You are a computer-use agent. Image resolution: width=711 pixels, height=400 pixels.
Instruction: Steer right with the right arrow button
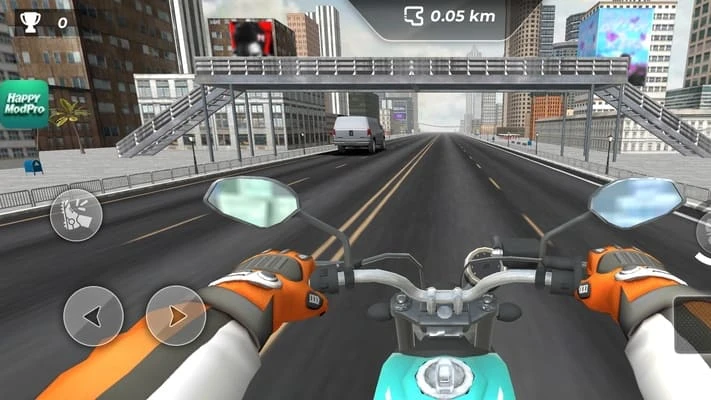click(x=176, y=316)
